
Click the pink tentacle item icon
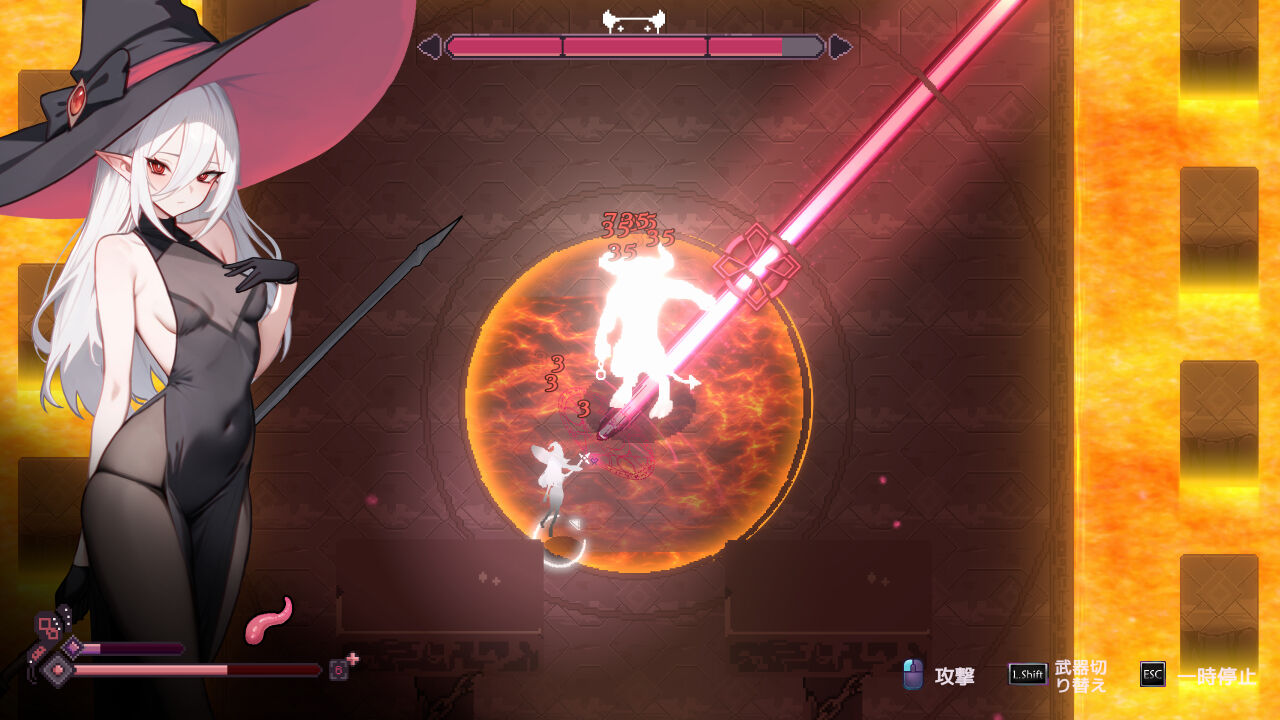tap(268, 621)
